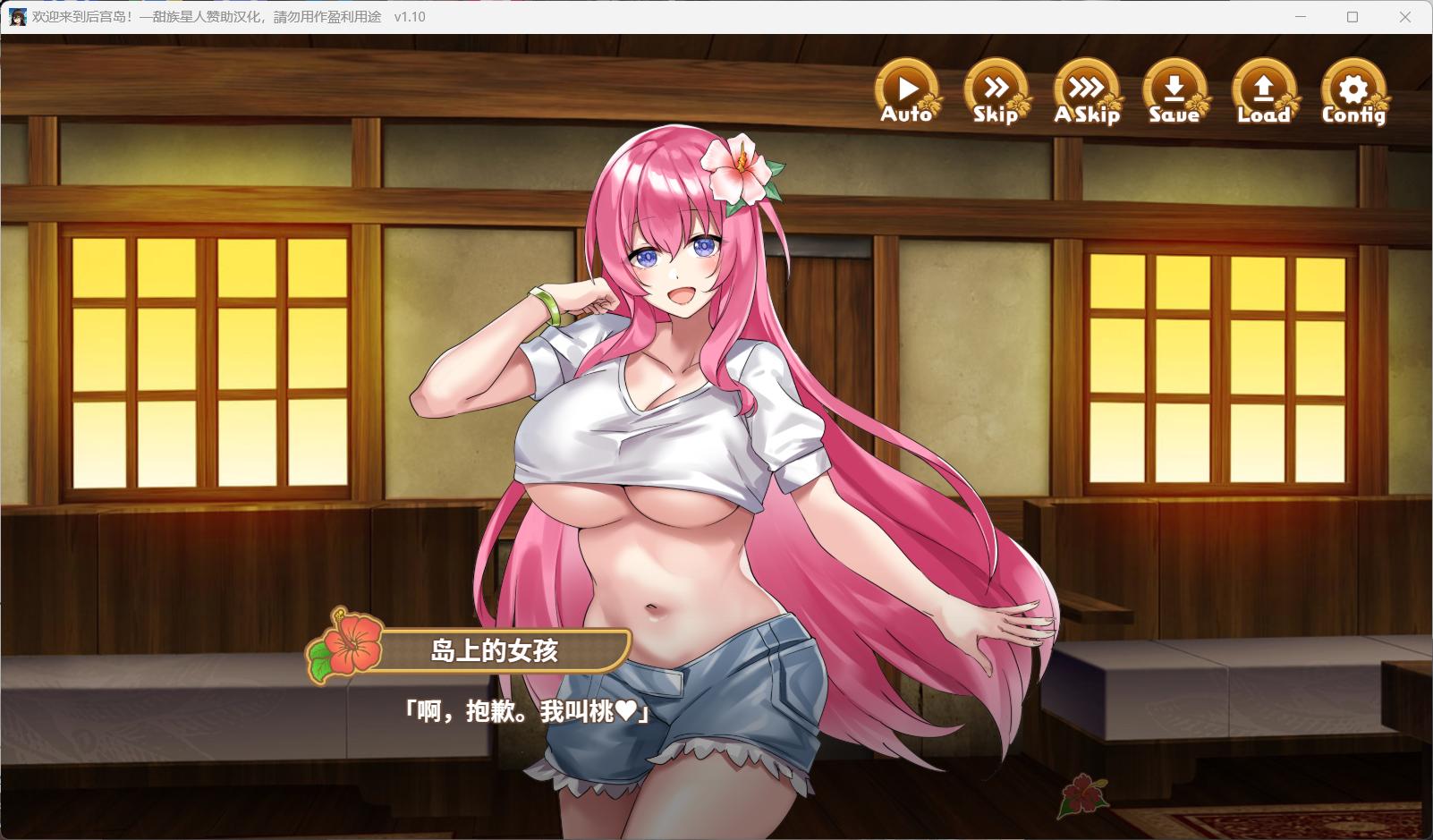
Task: Maximize the game window
Action: (1352, 16)
